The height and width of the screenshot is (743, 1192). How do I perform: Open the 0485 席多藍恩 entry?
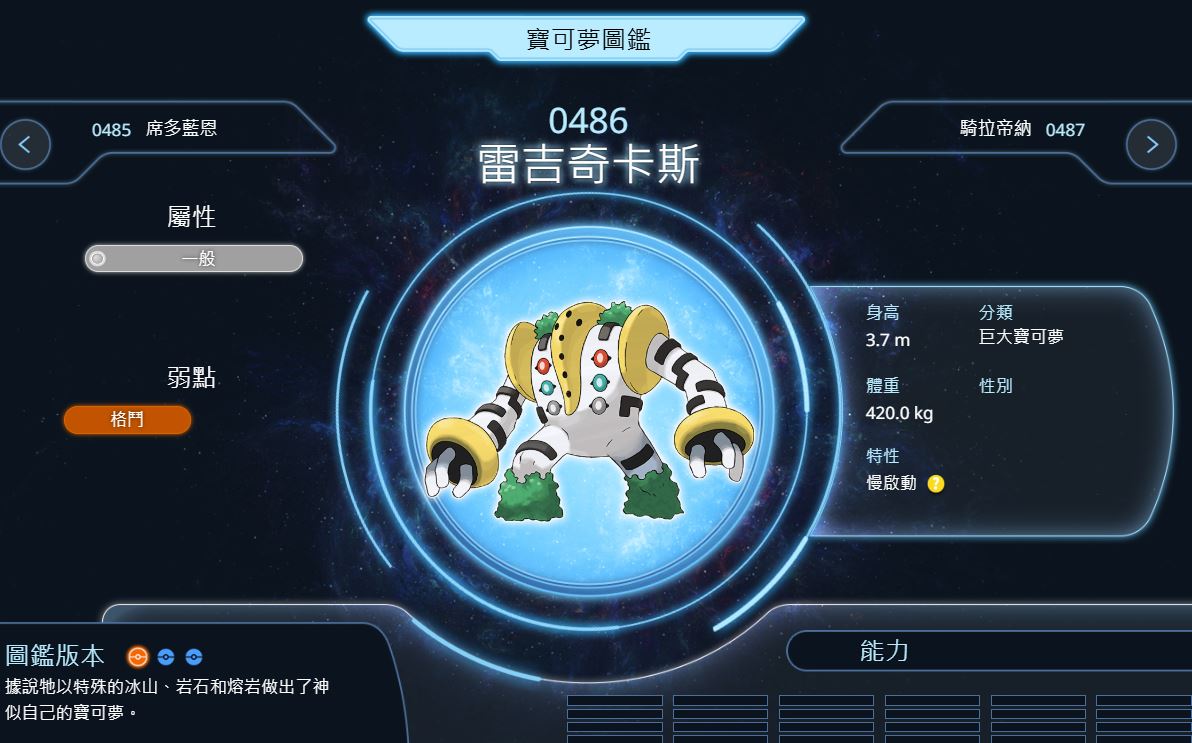click(x=154, y=129)
